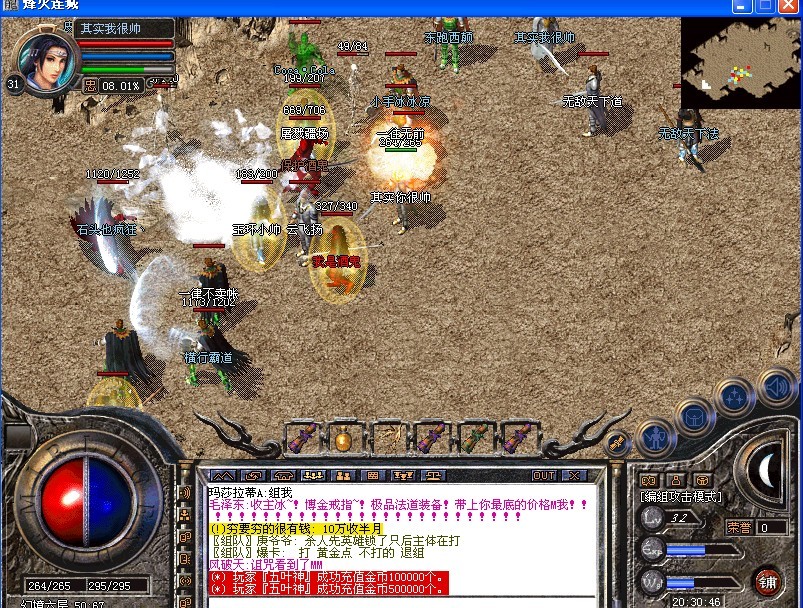The width and height of the screenshot is (803, 608).
Task: Minimize the game window
Action: 744,6
